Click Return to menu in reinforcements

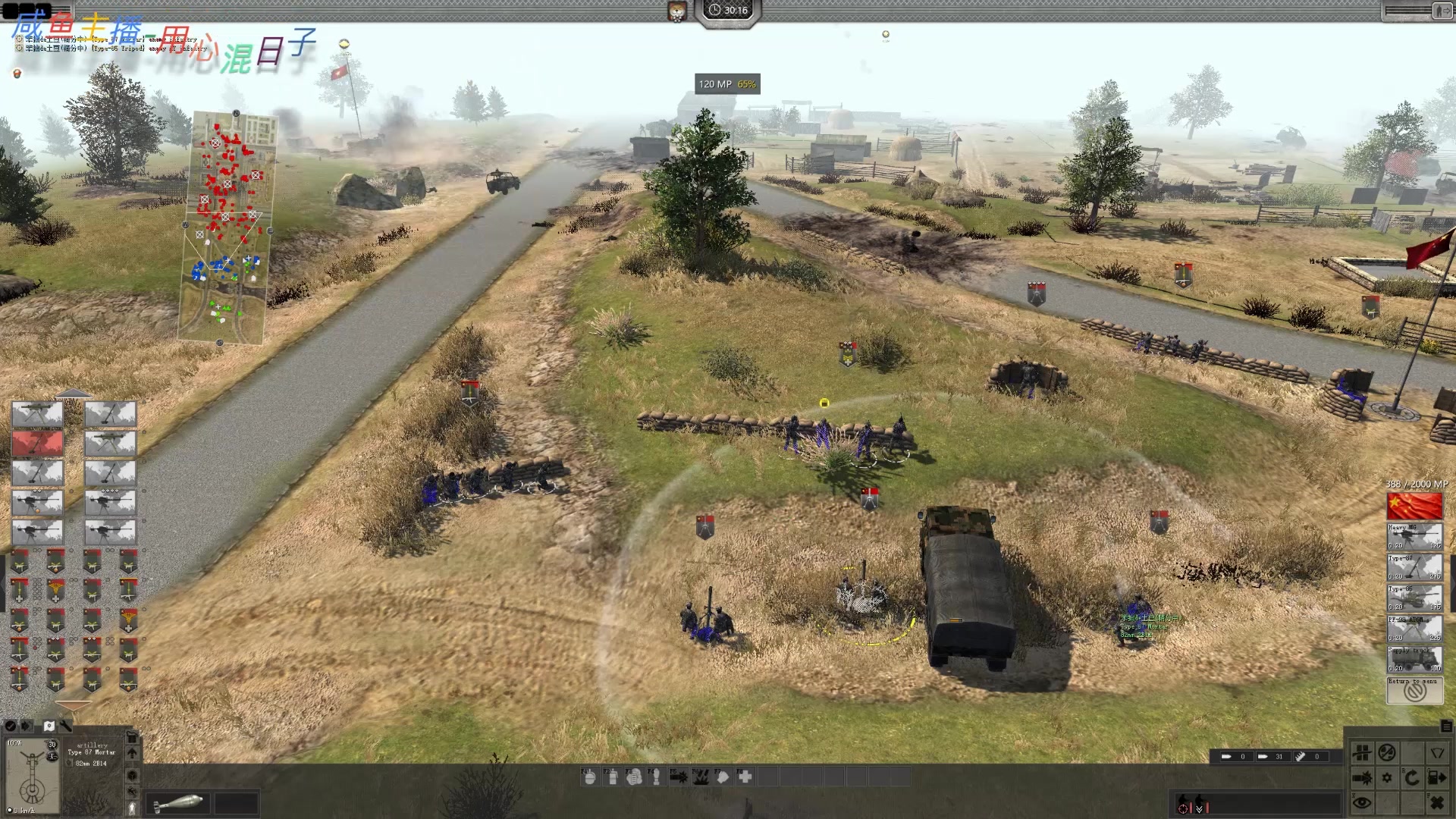click(x=1414, y=690)
